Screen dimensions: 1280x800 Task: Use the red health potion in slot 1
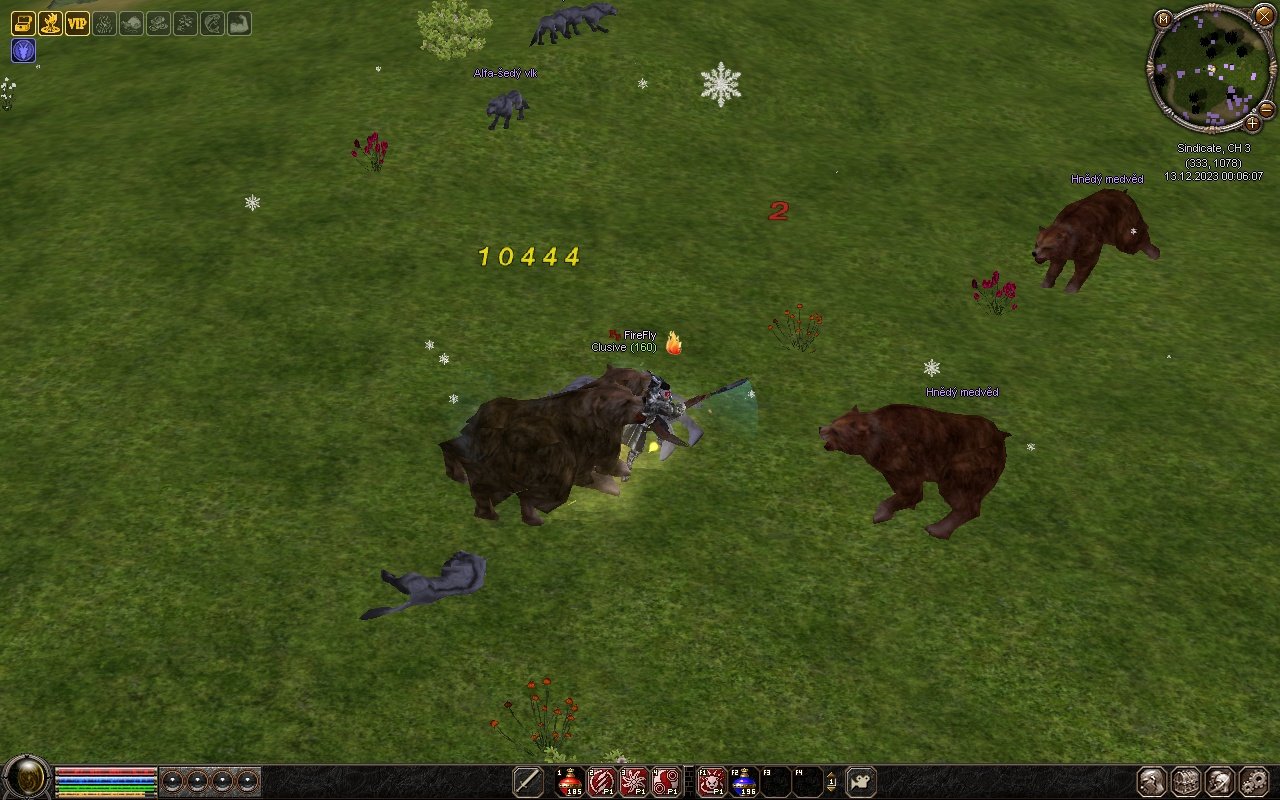570,781
